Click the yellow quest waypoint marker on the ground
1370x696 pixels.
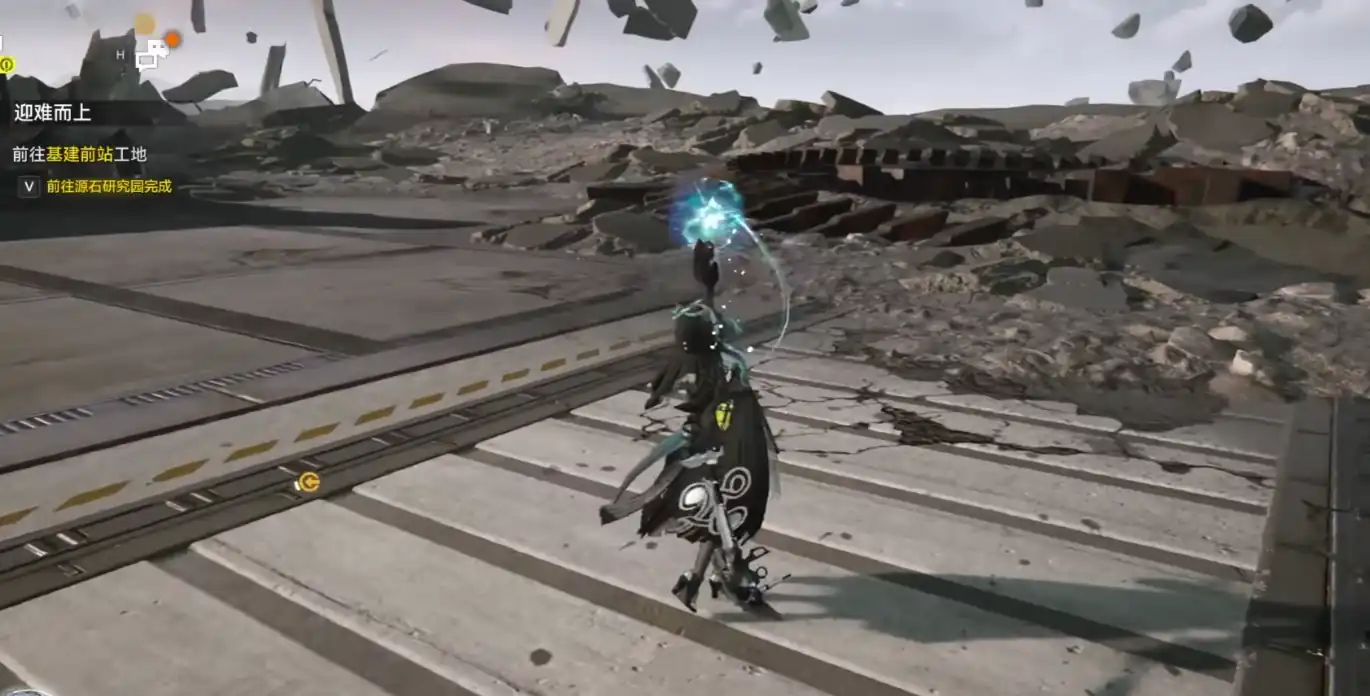308,483
